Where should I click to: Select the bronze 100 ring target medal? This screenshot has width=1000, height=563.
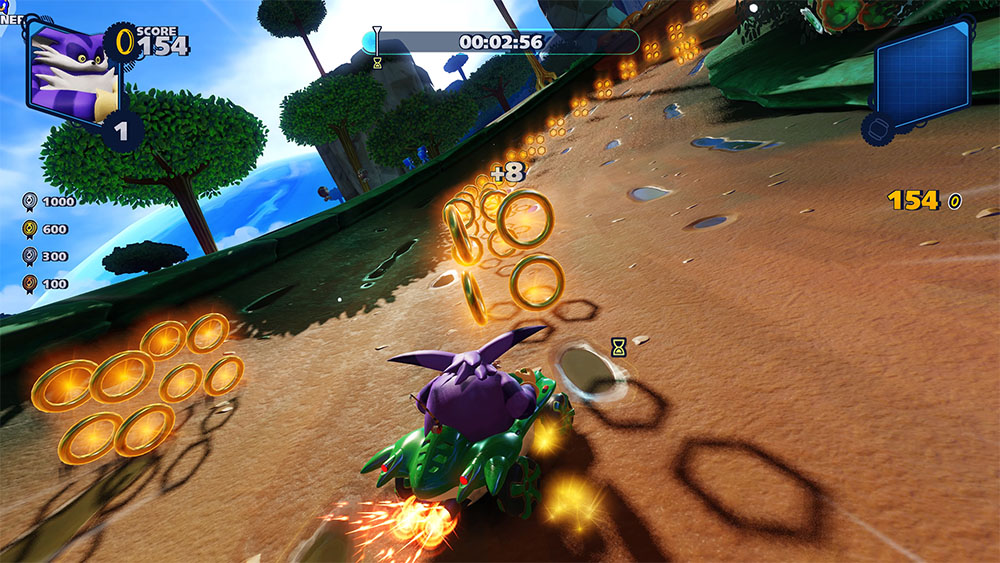(x=31, y=283)
